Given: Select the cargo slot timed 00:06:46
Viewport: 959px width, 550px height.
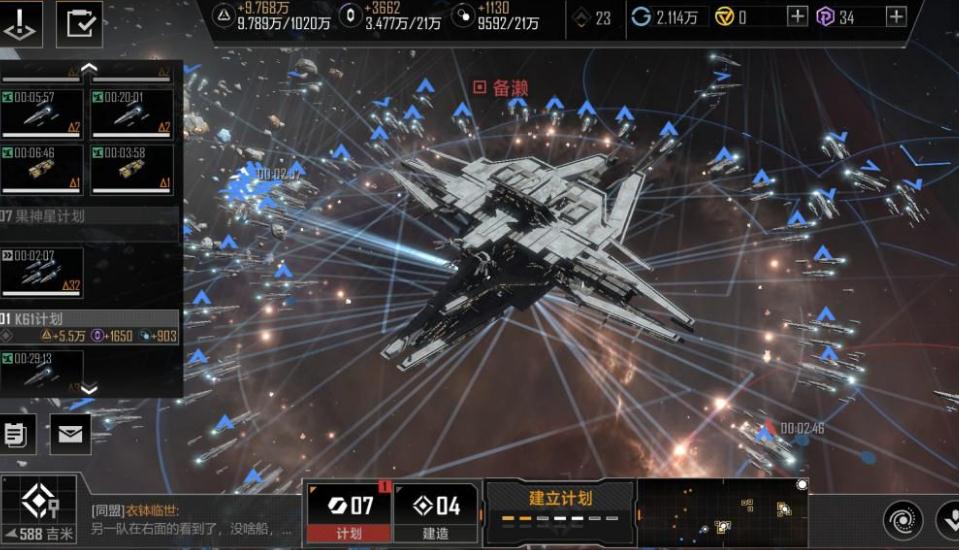Looking at the screenshot, I should coord(42,169).
